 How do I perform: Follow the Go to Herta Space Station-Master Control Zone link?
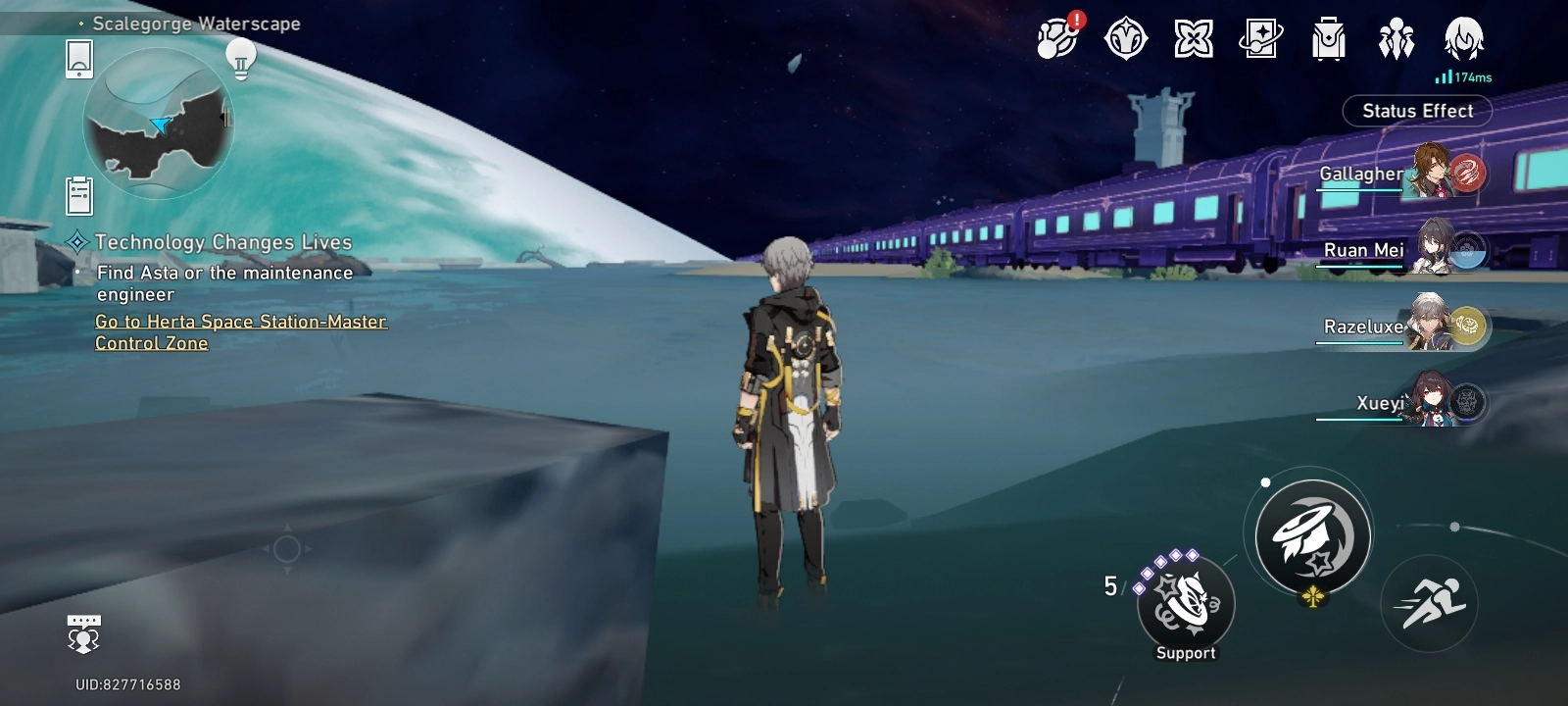click(x=239, y=331)
